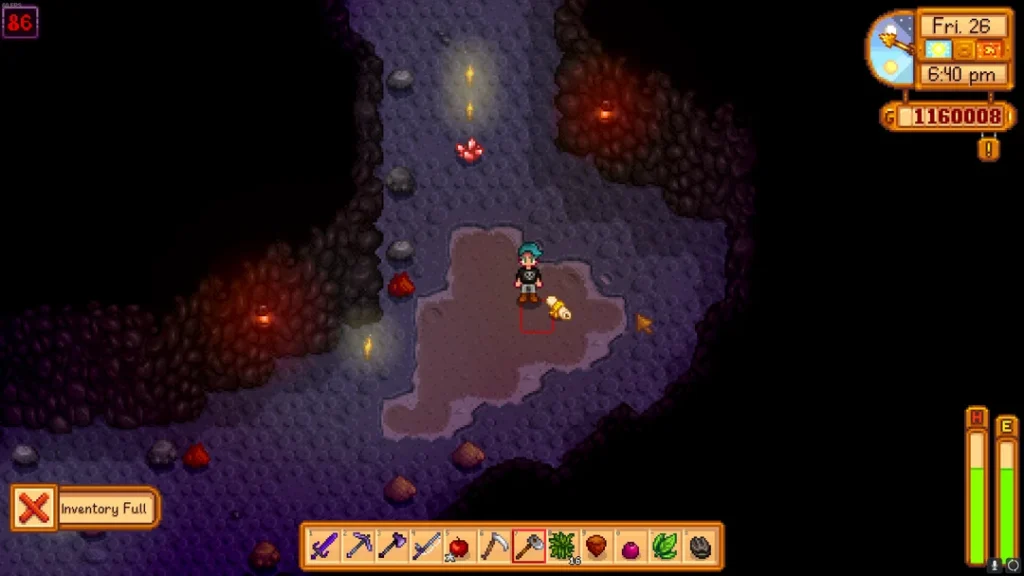Image resolution: width=1024 pixels, height=576 pixels.
Task: Select the pink round fruit slot
Action: tap(630, 547)
